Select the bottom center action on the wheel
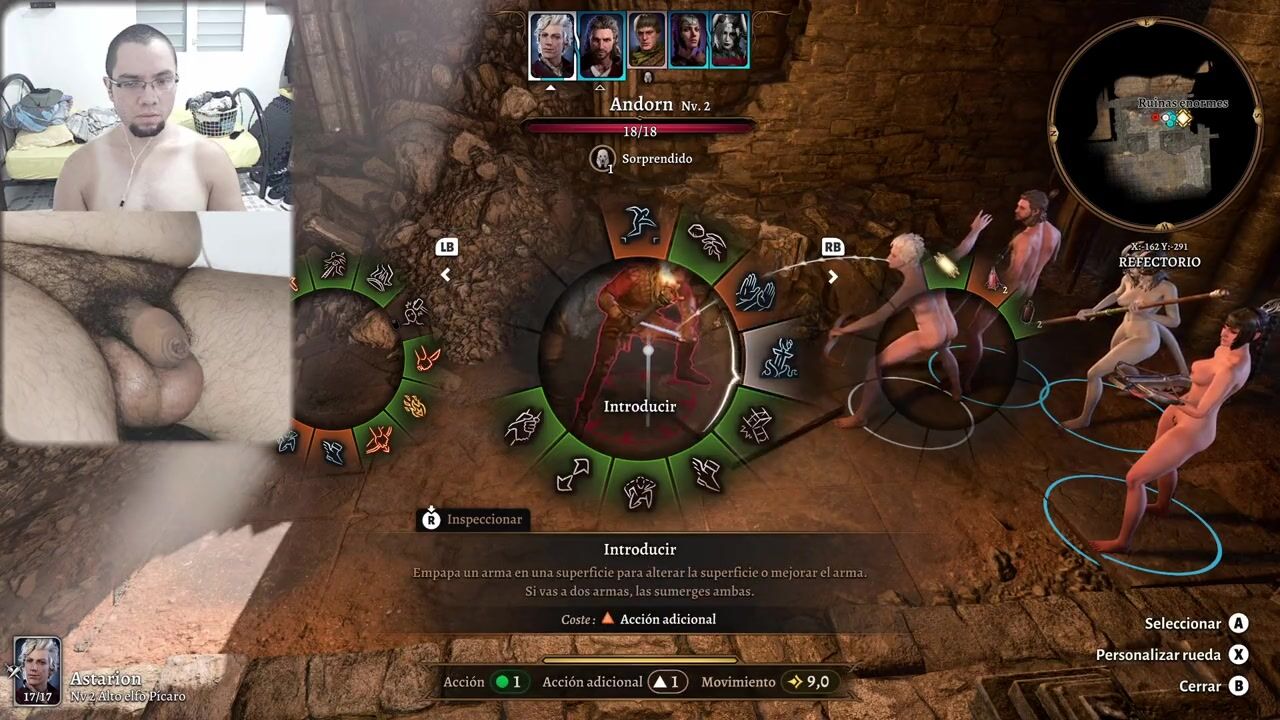The image size is (1280, 720). 640,490
